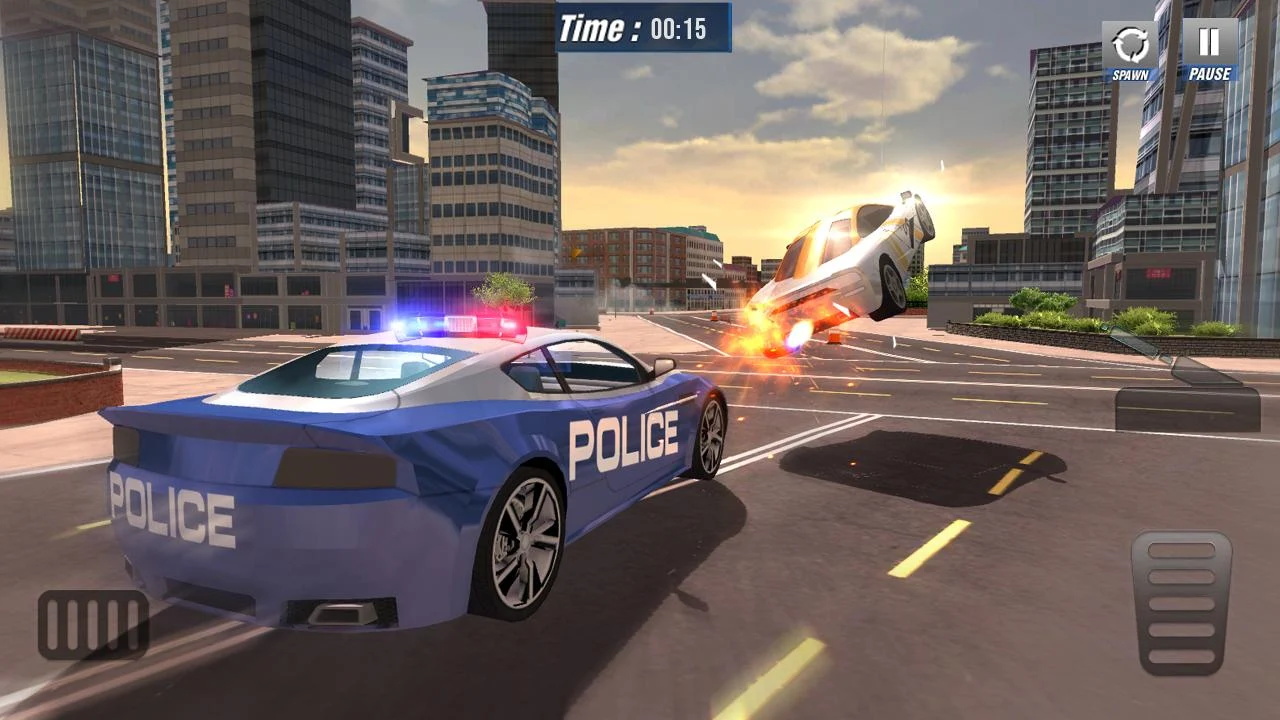Tap the pause bars symbol
Viewport: 1280px width, 720px height.
tap(1208, 42)
